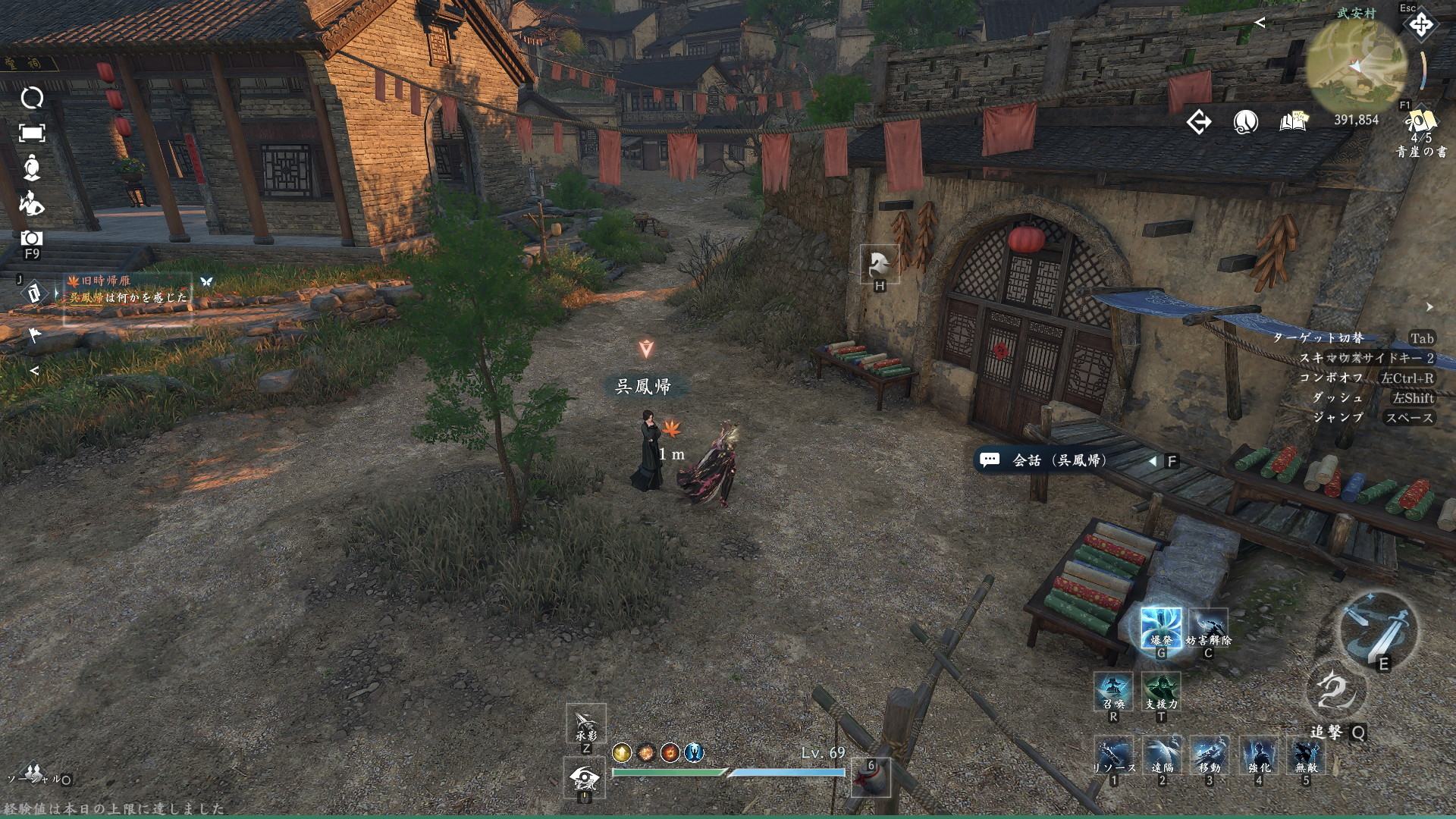Viewport: 1456px width, 819px height.
Task: Trigger the 支援力 support skill
Action: pos(1161,692)
